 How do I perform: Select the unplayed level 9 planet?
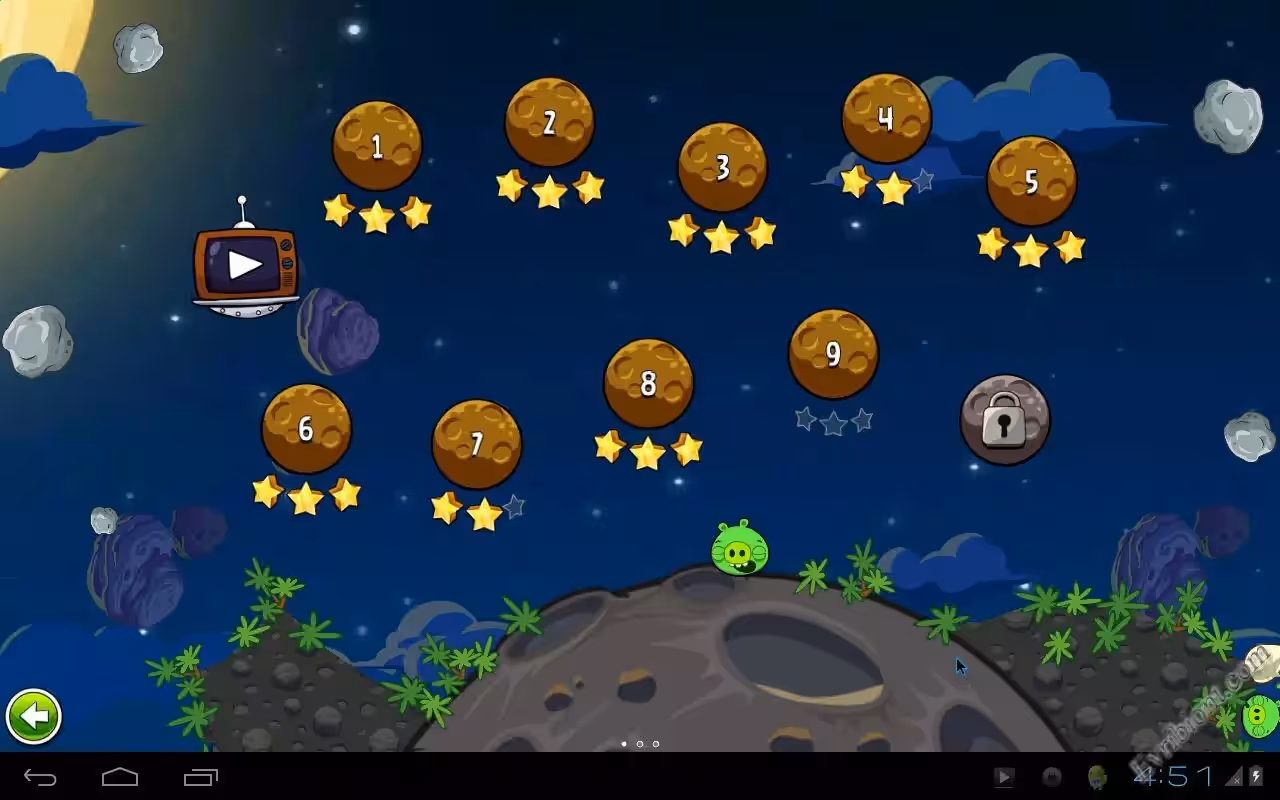(x=833, y=354)
